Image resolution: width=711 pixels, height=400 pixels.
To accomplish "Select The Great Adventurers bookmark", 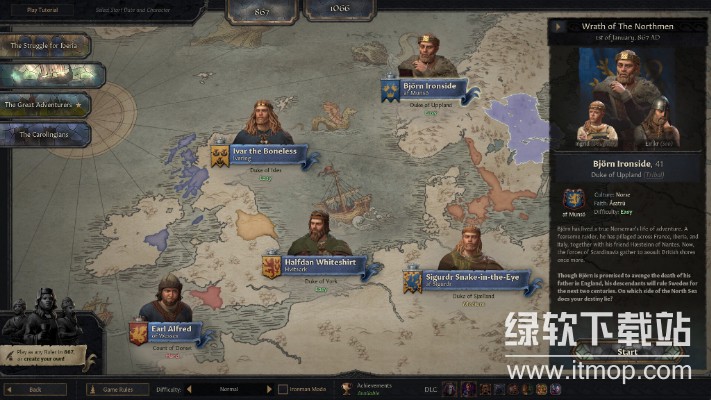I will click(x=47, y=104).
